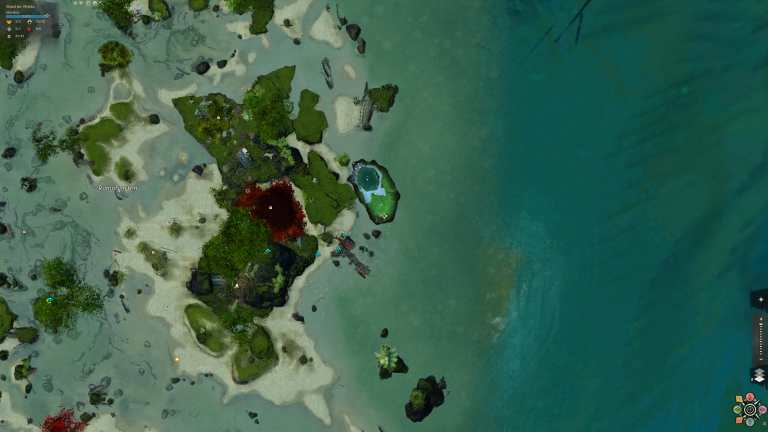Click the star icon above the zoom slider
Screen dimensions: 768x432
tap(759, 299)
